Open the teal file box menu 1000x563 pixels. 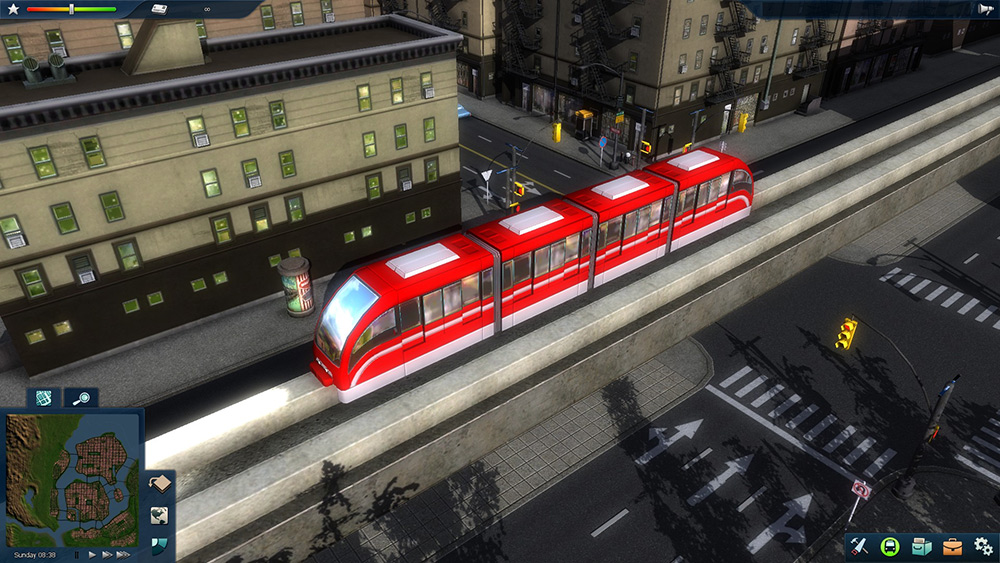[x=920, y=547]
